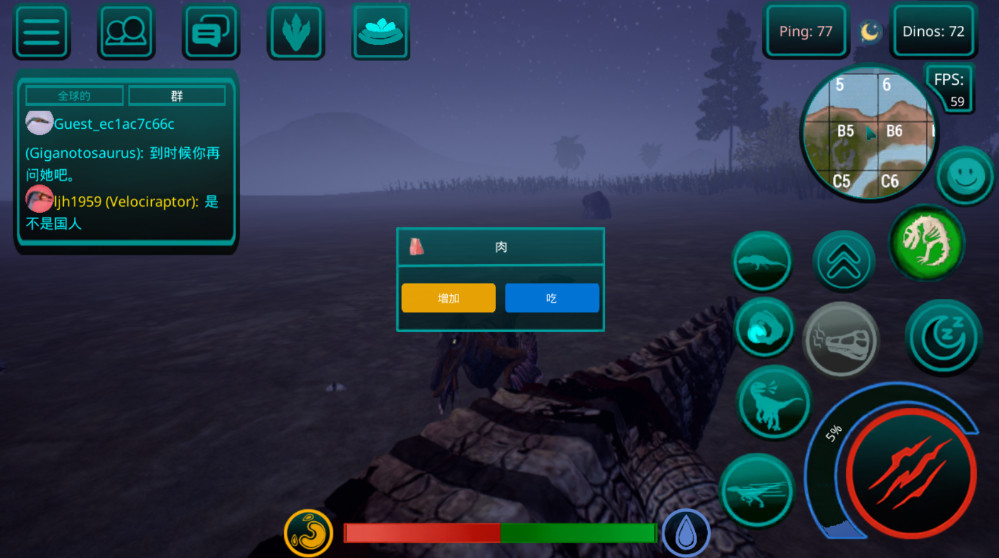Open the smiley emote button
This screenshot has width=999, height=558.
point(964,176)
